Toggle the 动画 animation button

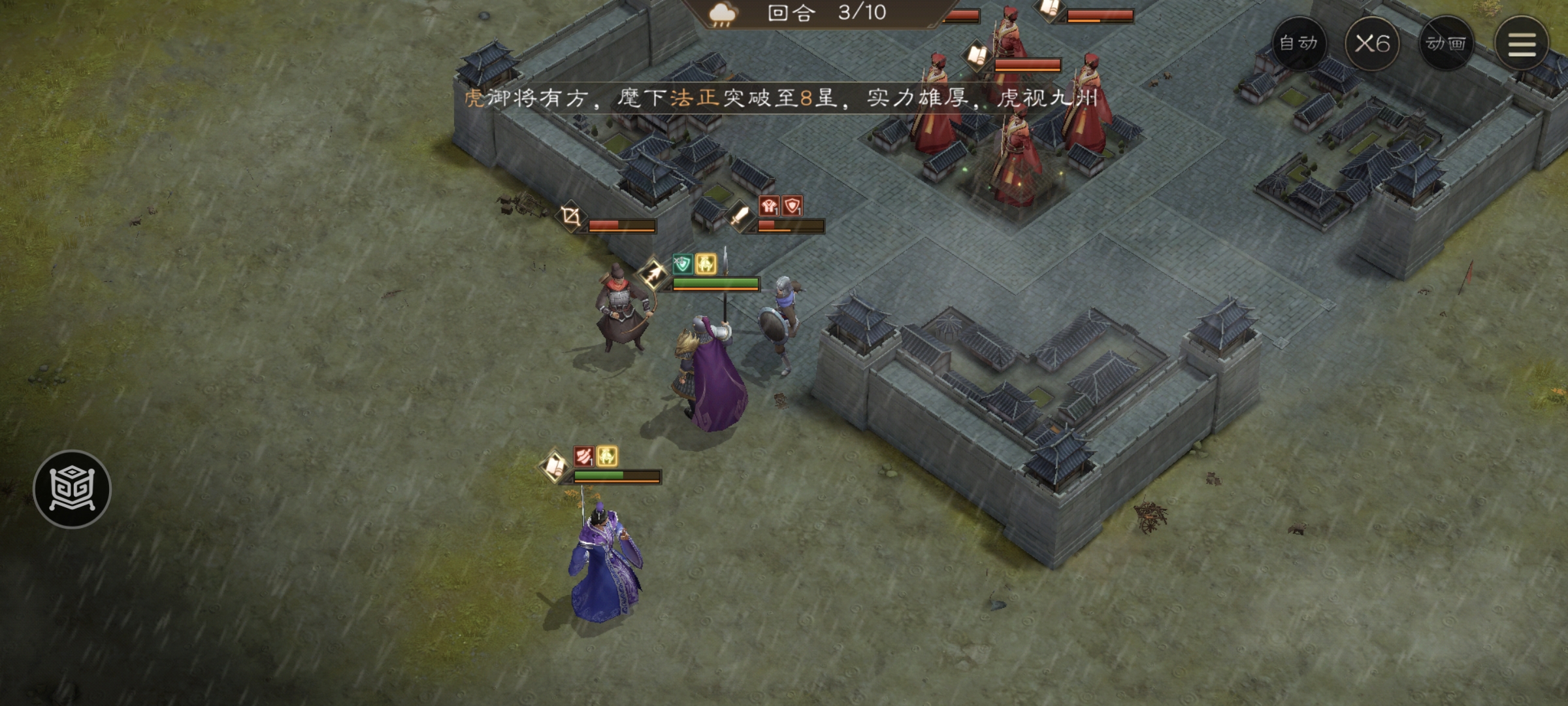[1446, 44]
